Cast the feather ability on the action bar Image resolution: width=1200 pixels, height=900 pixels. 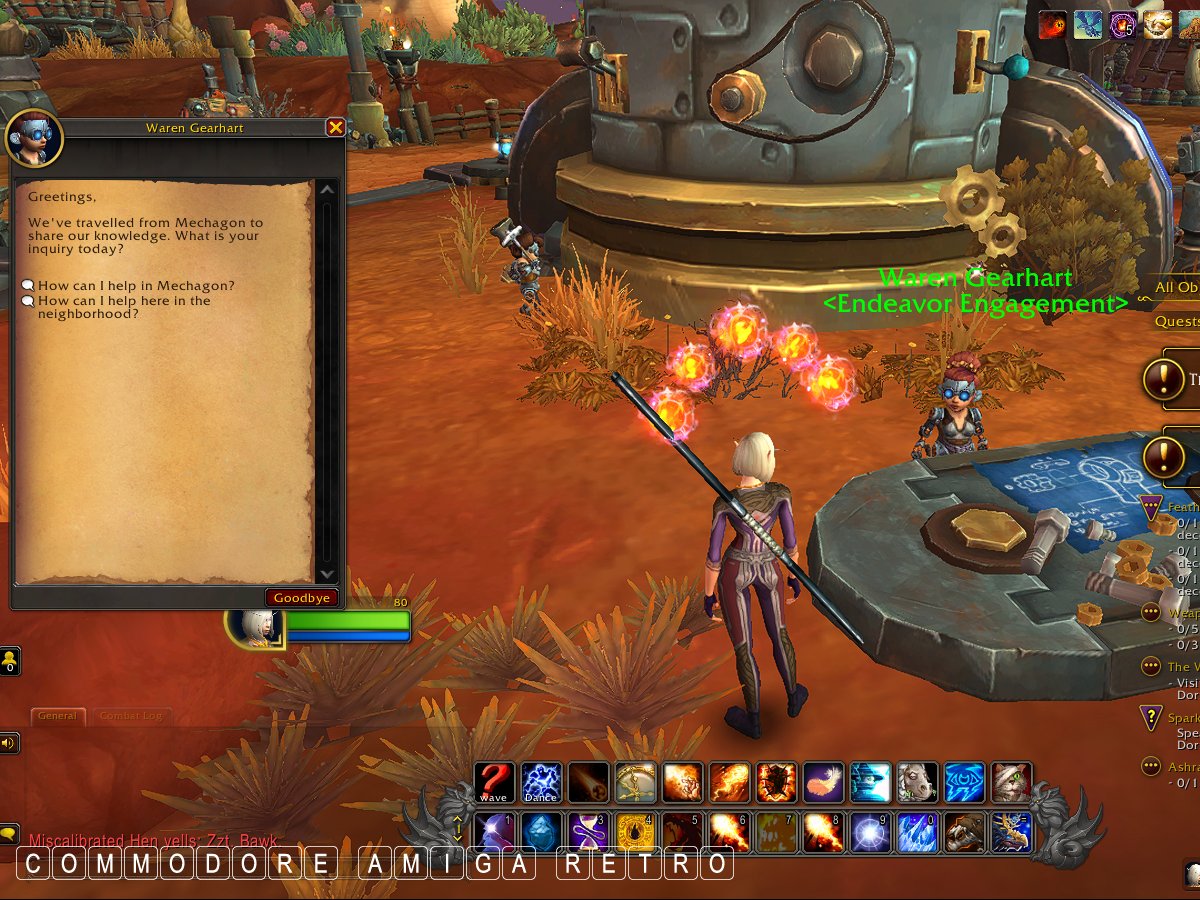click(823, 783)
